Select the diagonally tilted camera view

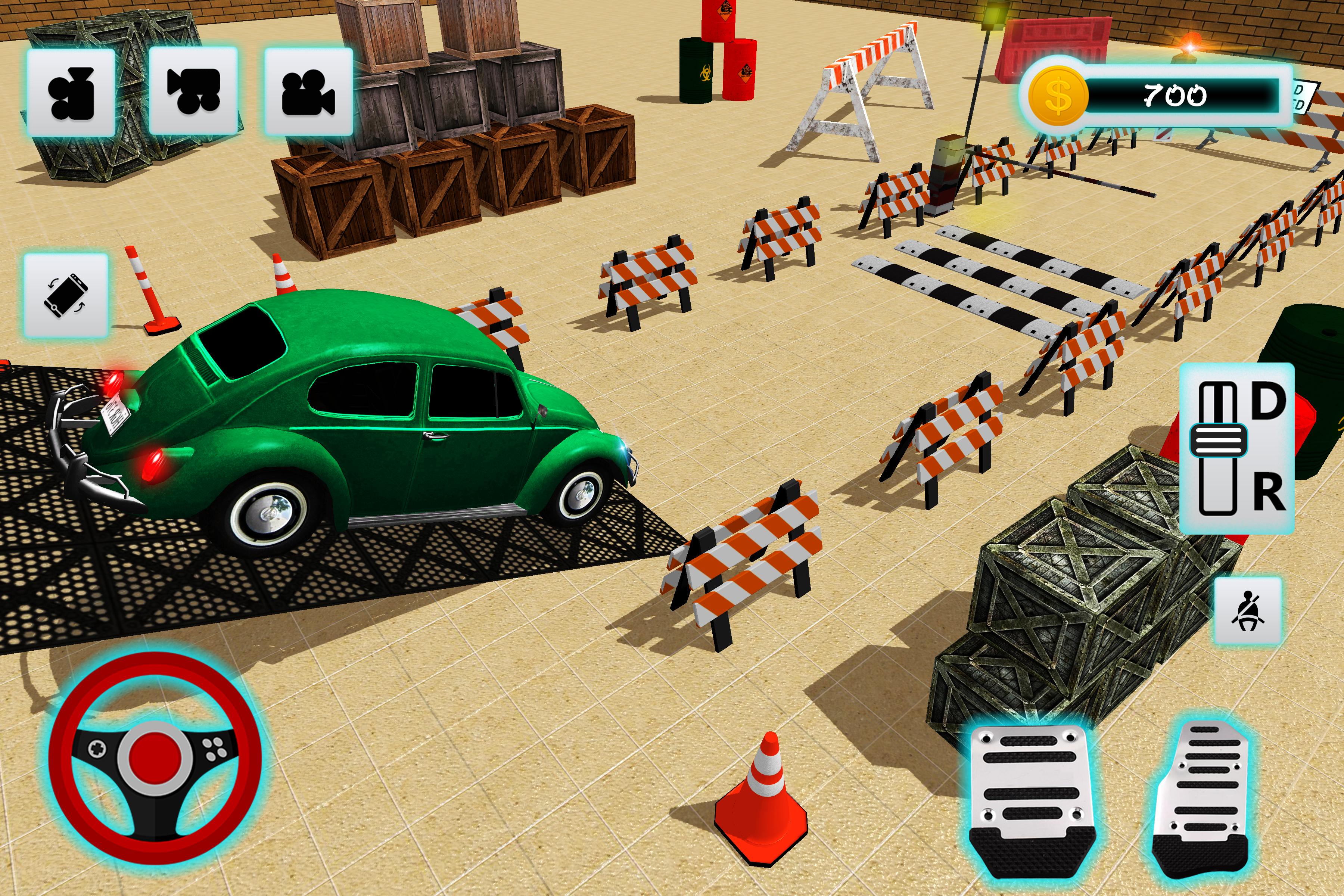click(x=193, y=91)
